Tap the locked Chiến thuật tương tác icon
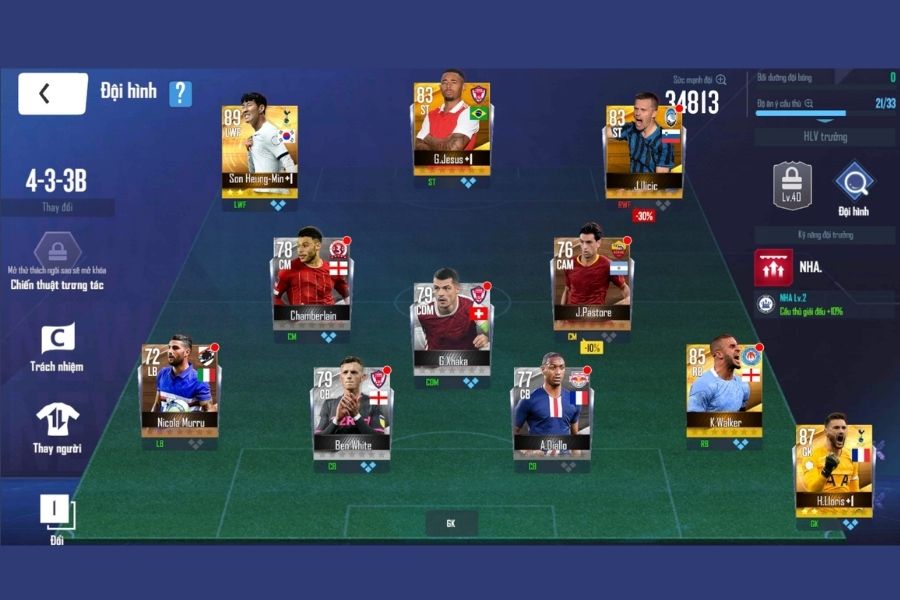The height and width of the screenshot is (600, 900). (57, 251)
